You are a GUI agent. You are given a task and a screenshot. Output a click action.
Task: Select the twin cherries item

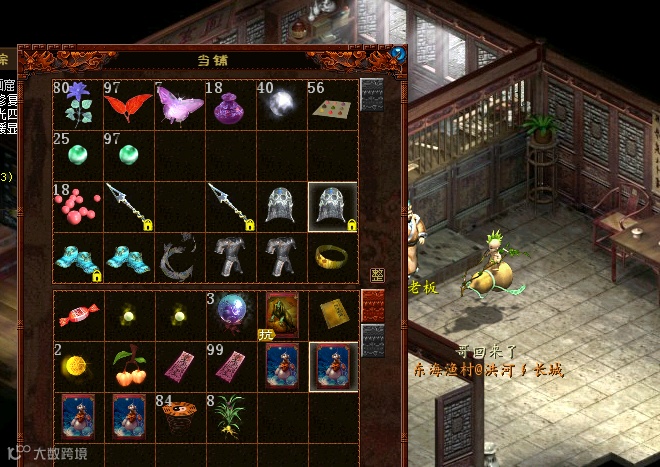pos(128,367)
